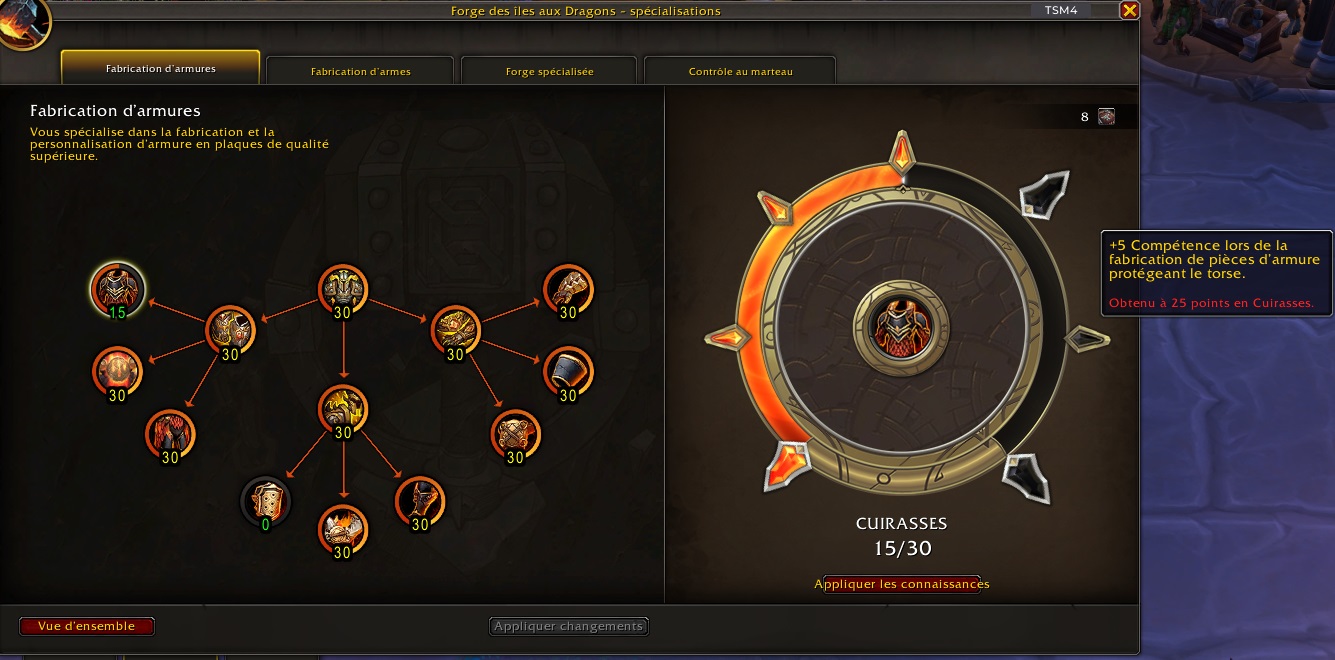Click the knowledge points icon beside 8

1106,116
